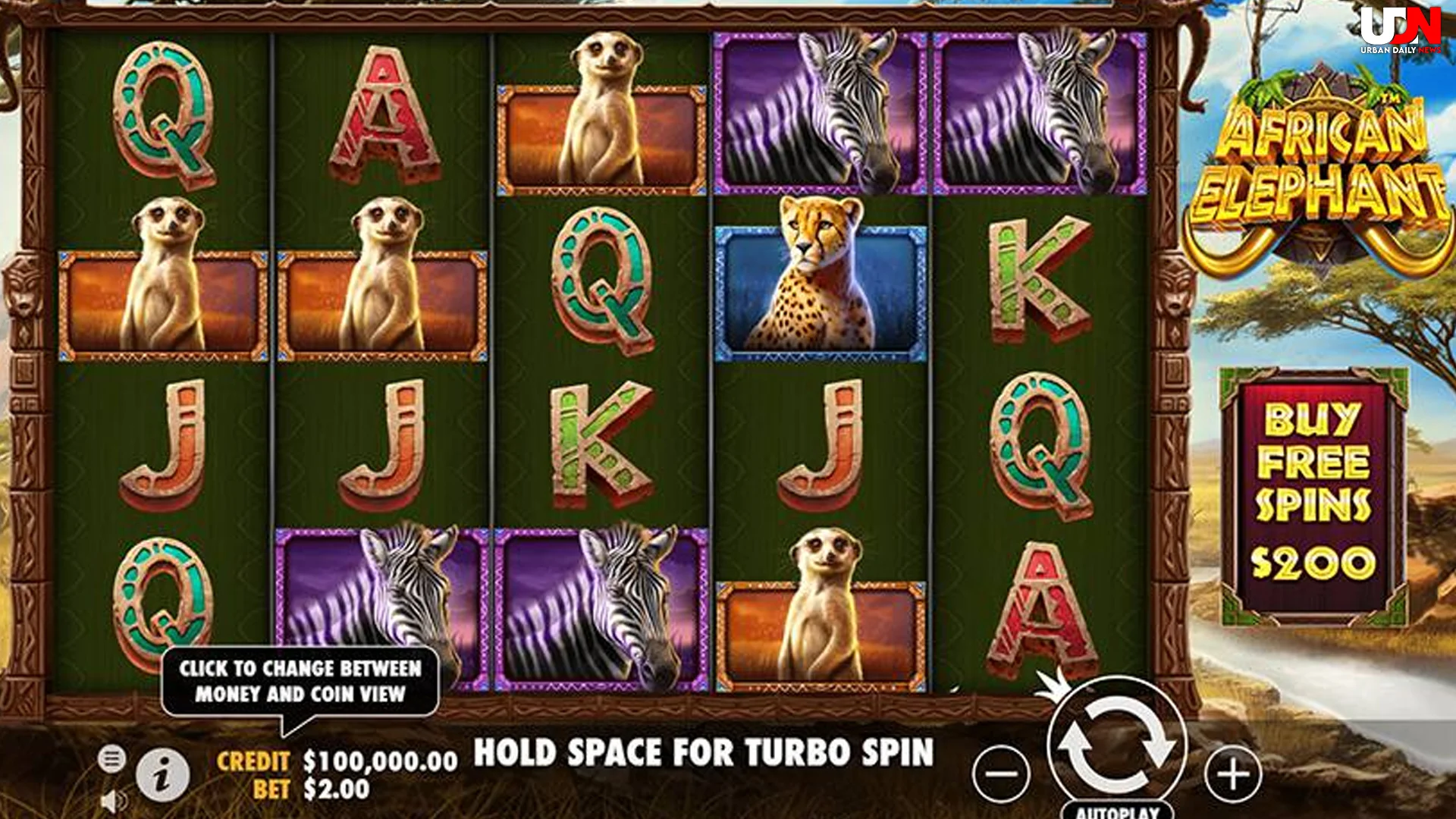The height and width of the screenshot is (819, 1456).
Task: Open the hamburger settings menu icon
Action: [110, 758]
